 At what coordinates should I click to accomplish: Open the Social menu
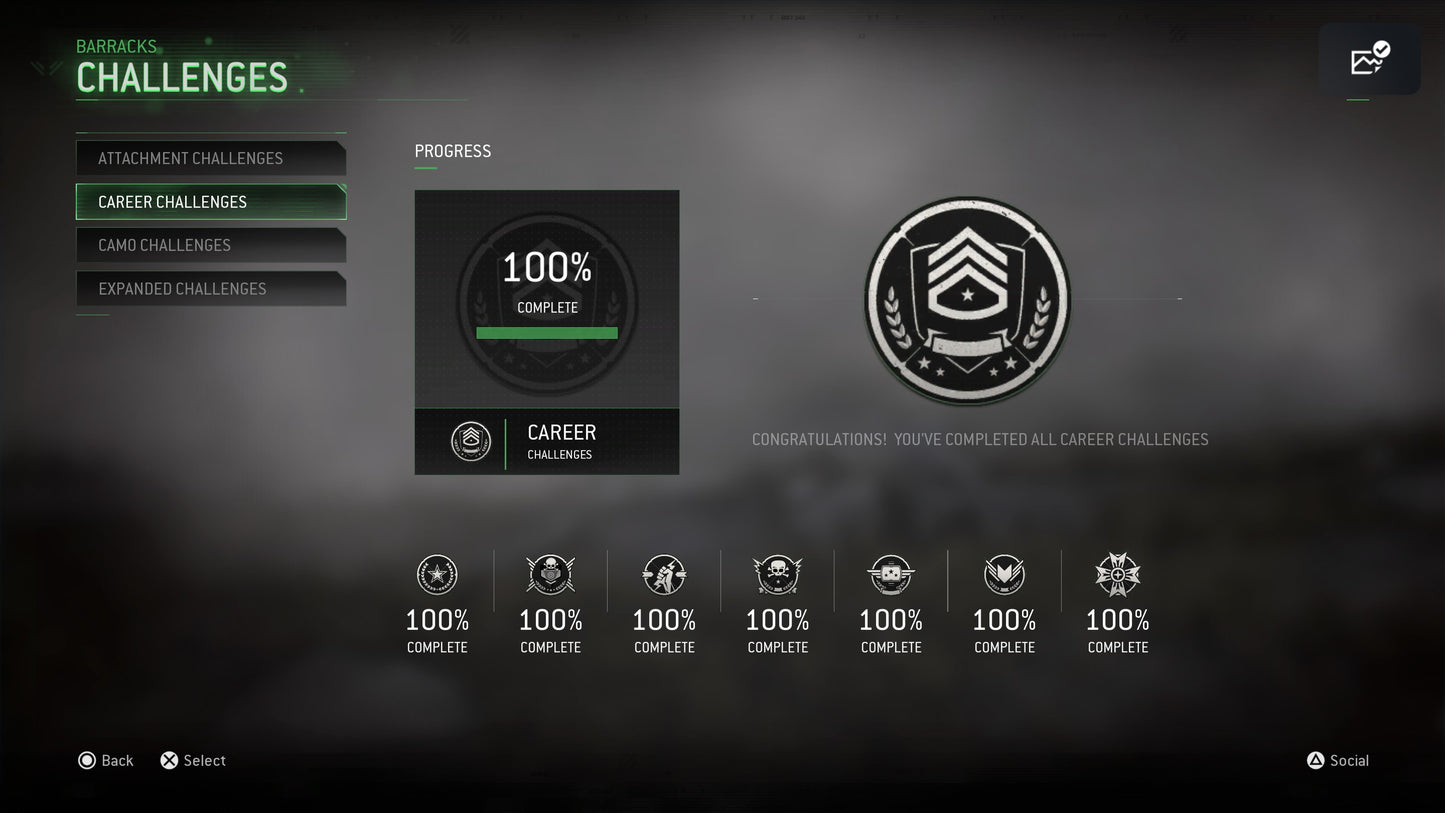pyautogui.click(x=1338, y=760)
